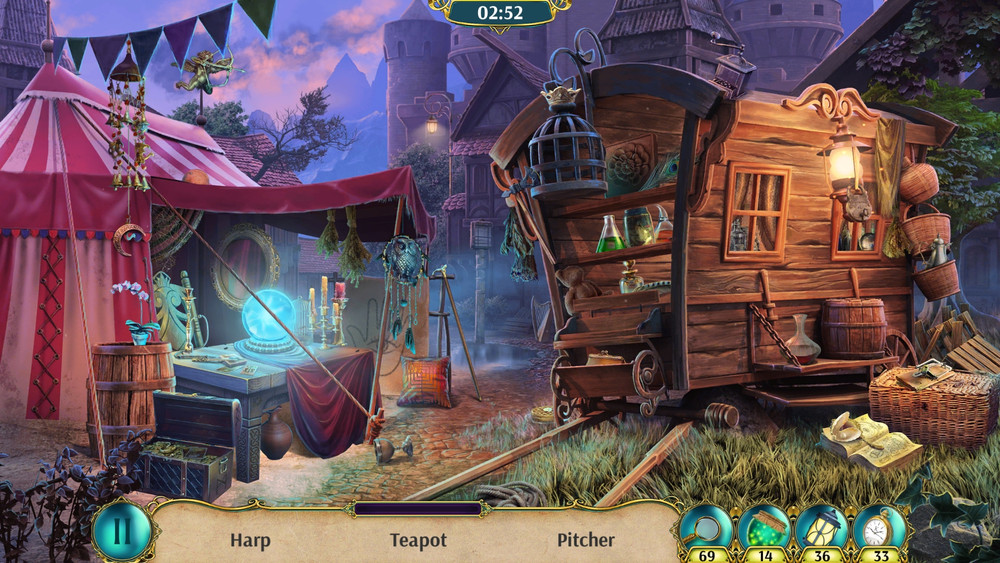Activate the firefly jar power-up
Viewport: 1000px width, 563px height.
pos(764,527)
